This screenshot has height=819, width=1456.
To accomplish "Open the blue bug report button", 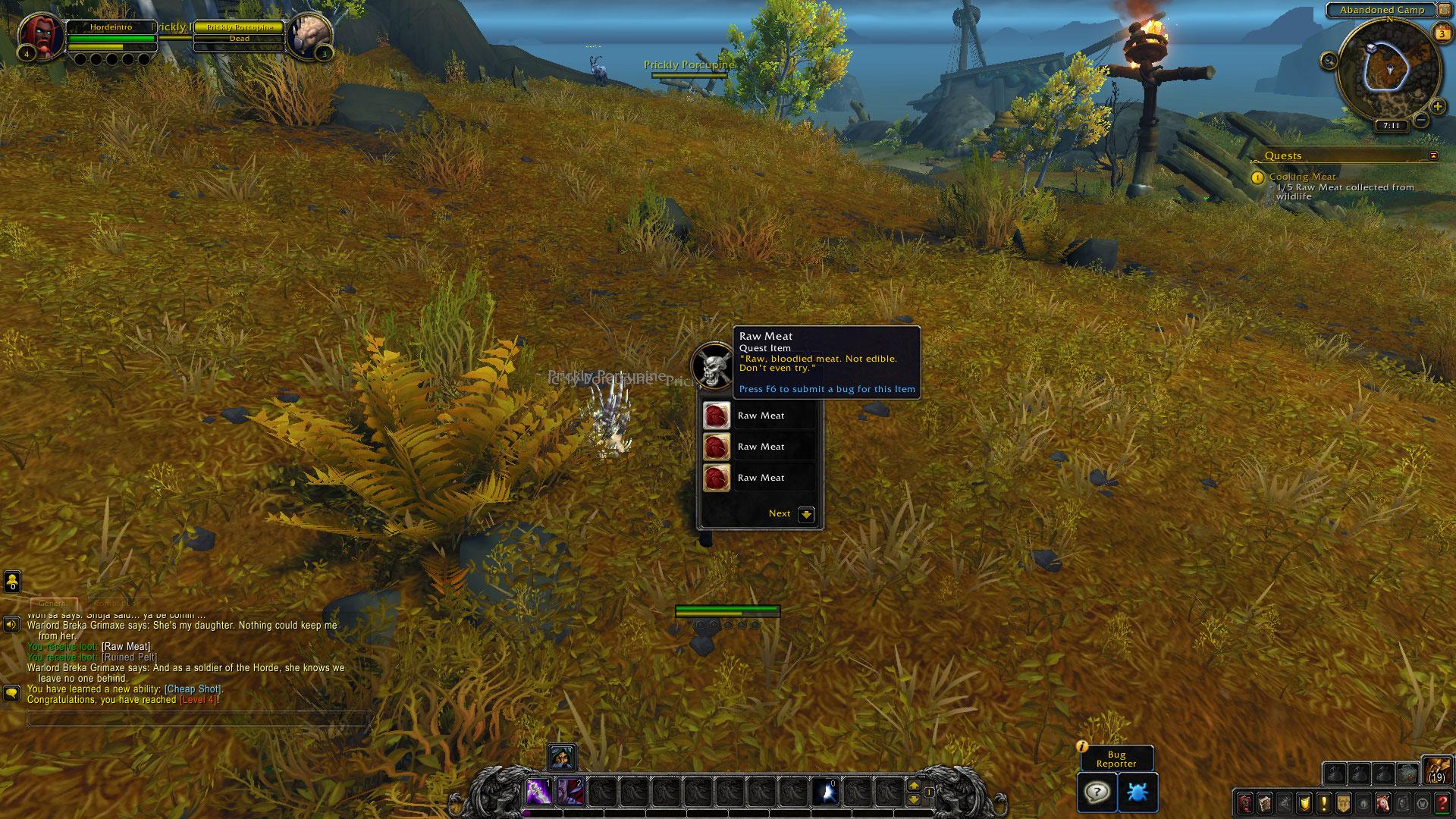I will [1137, 792].
